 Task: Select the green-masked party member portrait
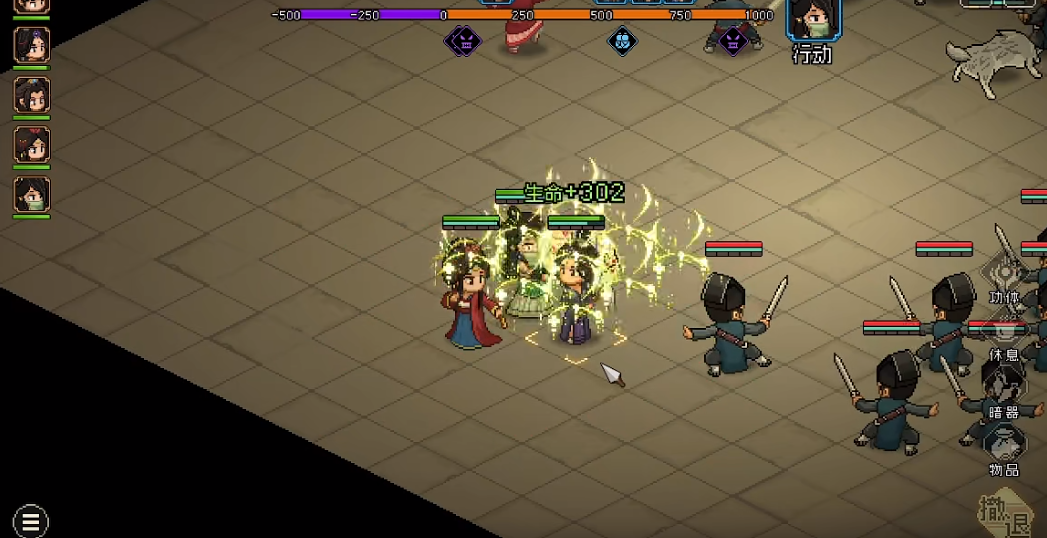(31, 193)
